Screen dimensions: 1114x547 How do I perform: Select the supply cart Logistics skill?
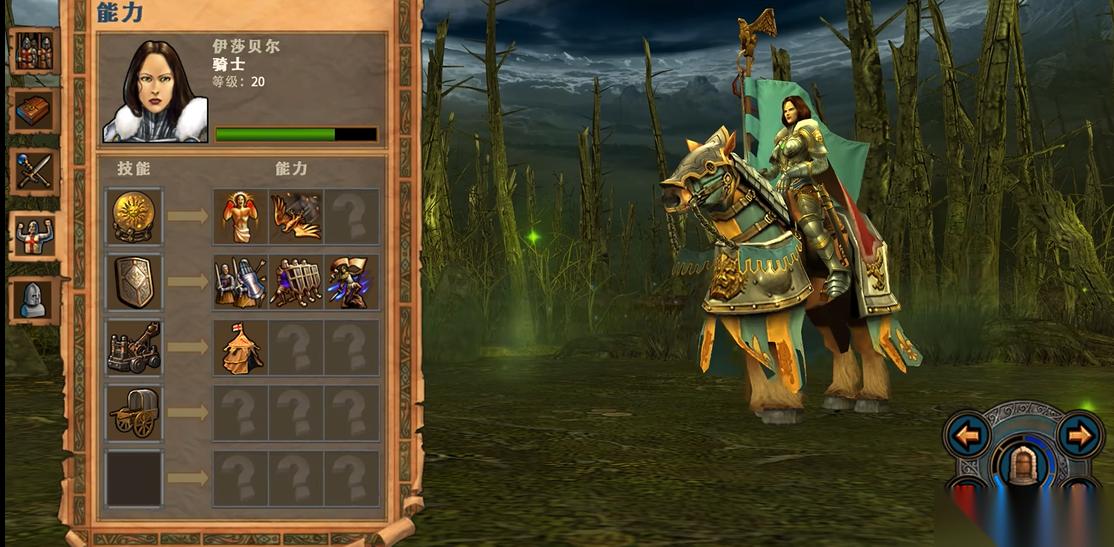pos(135,412)
